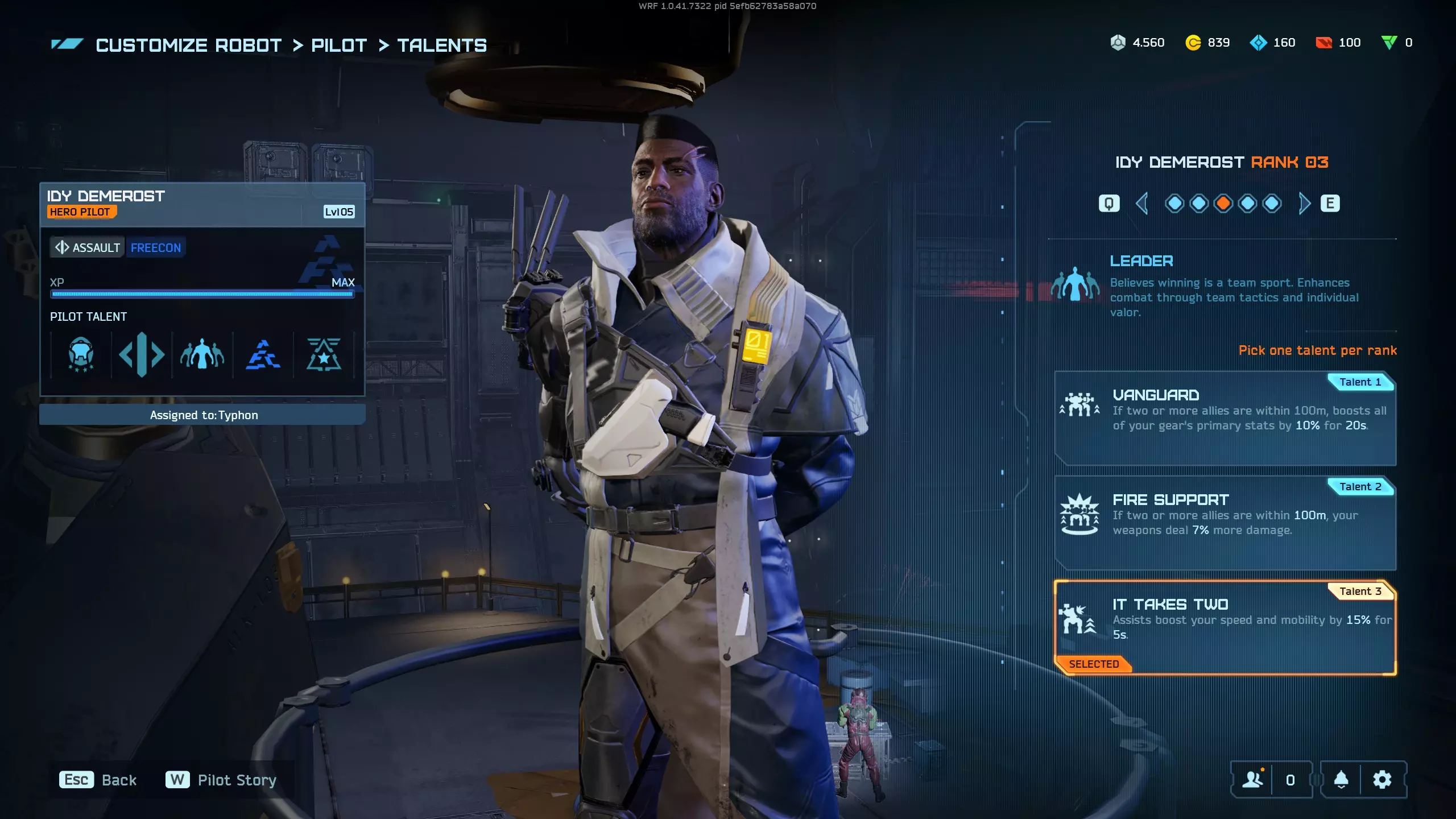Return to Customize Robot via breadcrumb
The image size is (1456, 819).
click(189, 45)
